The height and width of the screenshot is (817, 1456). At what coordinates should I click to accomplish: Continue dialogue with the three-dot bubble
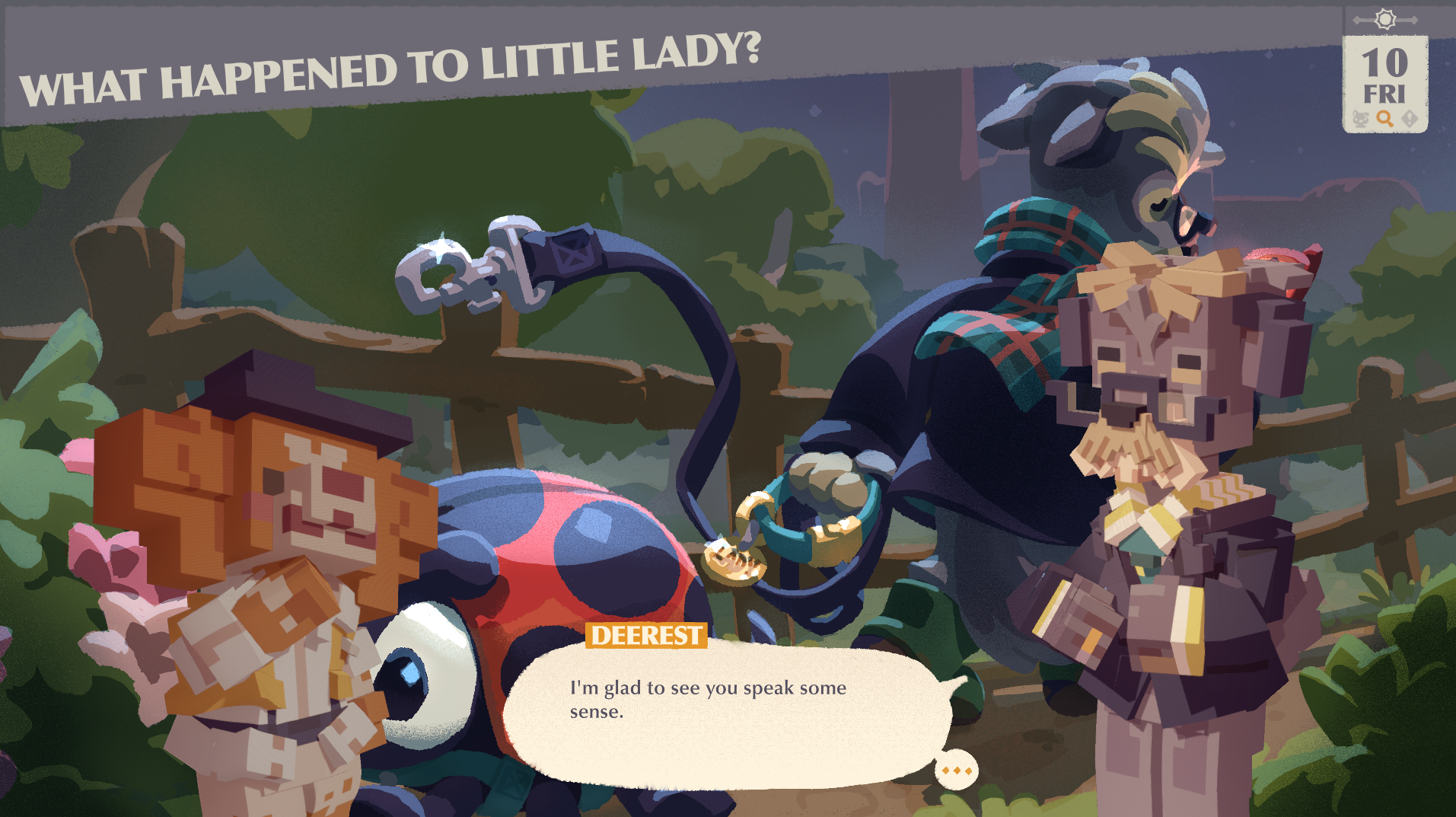pos(956,771)
